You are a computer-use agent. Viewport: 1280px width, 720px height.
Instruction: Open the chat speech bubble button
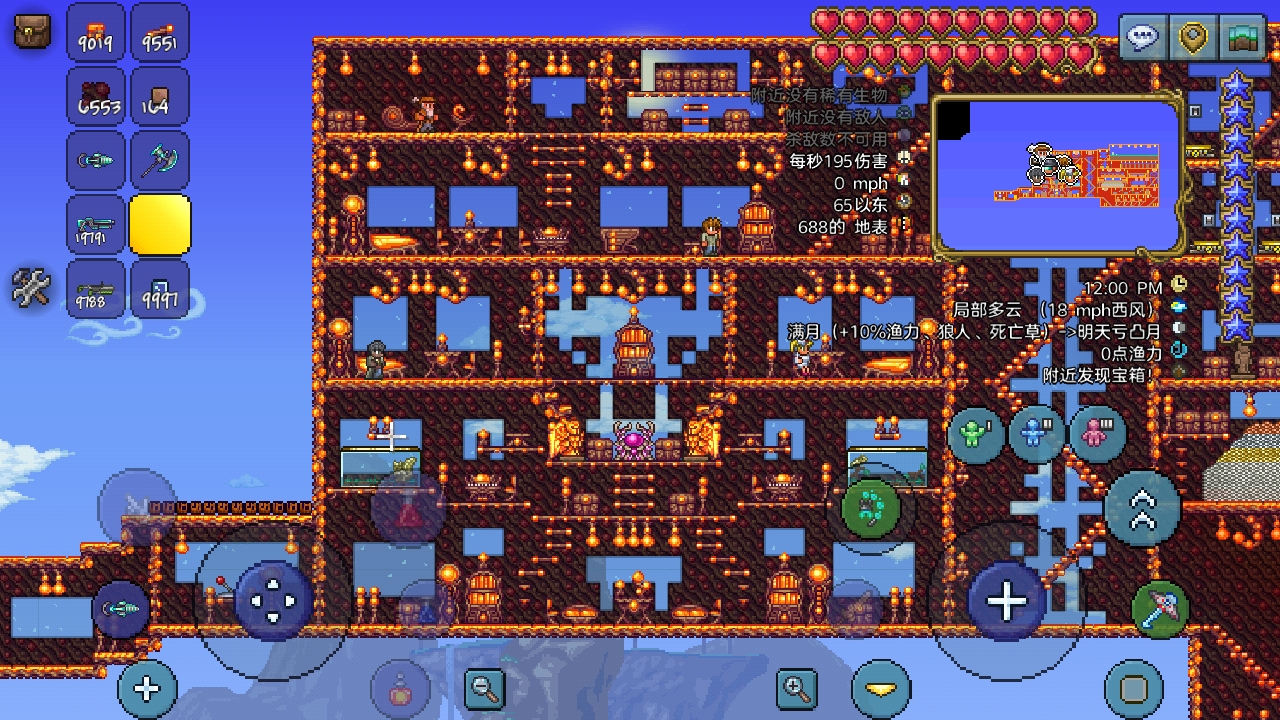[1142, 38]
